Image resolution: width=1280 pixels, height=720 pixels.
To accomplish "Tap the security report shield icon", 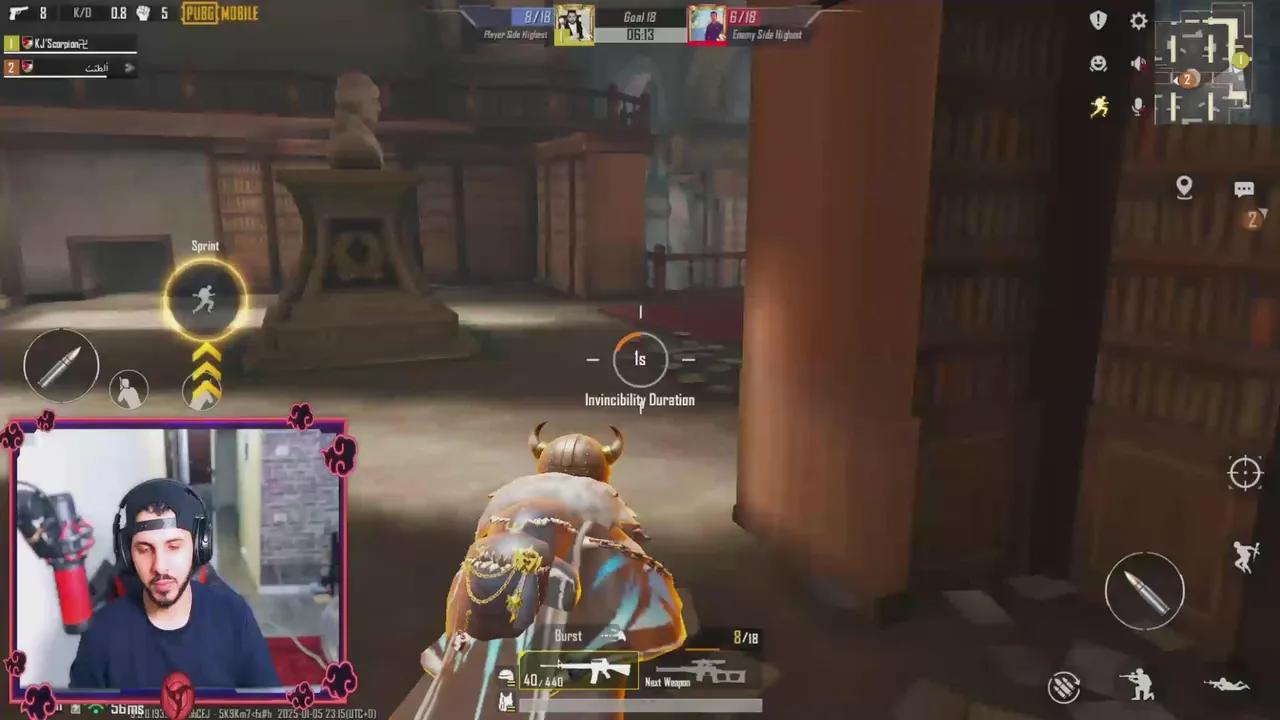I will tap(1097, 20).
